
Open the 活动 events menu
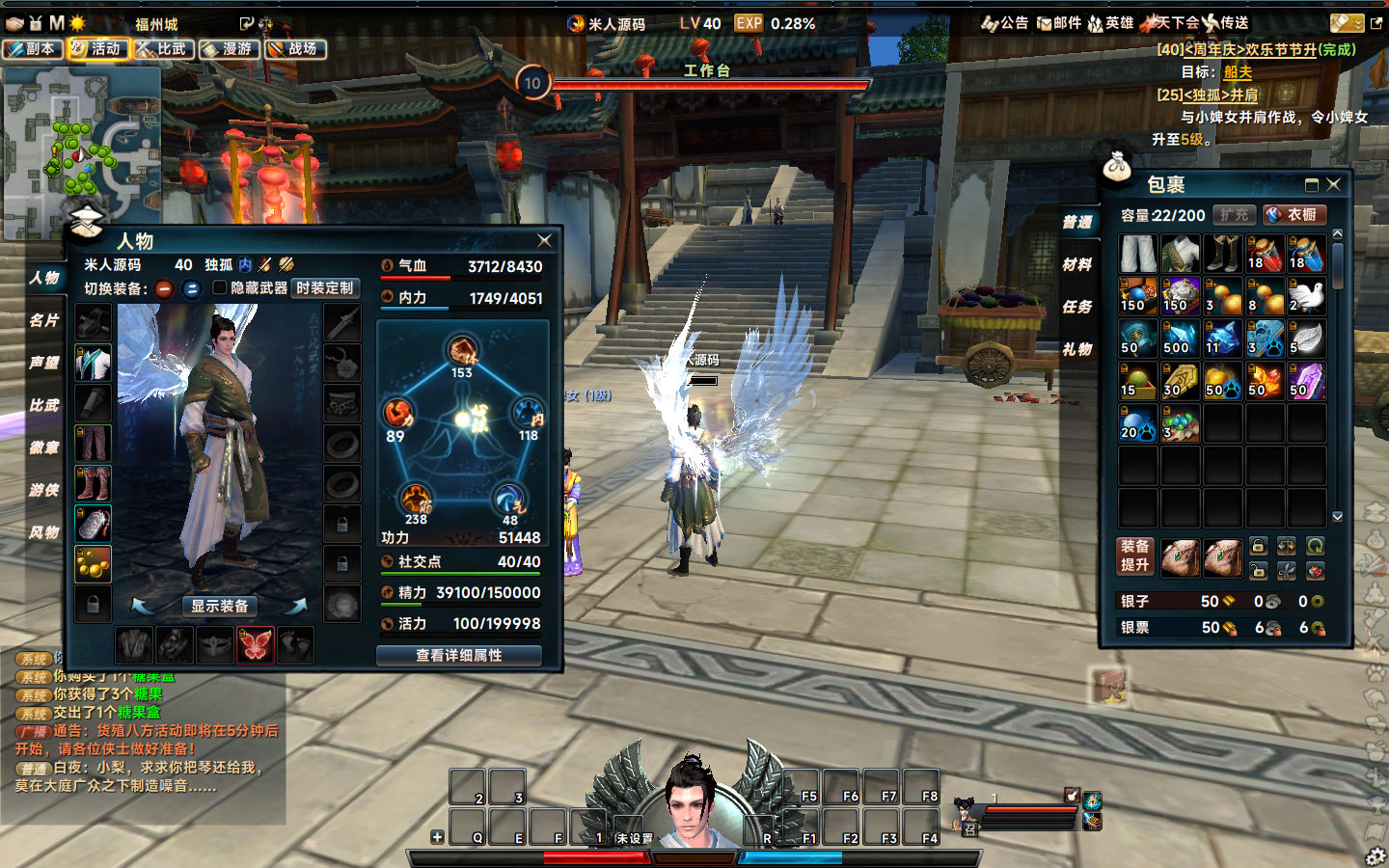pos(97,48)
